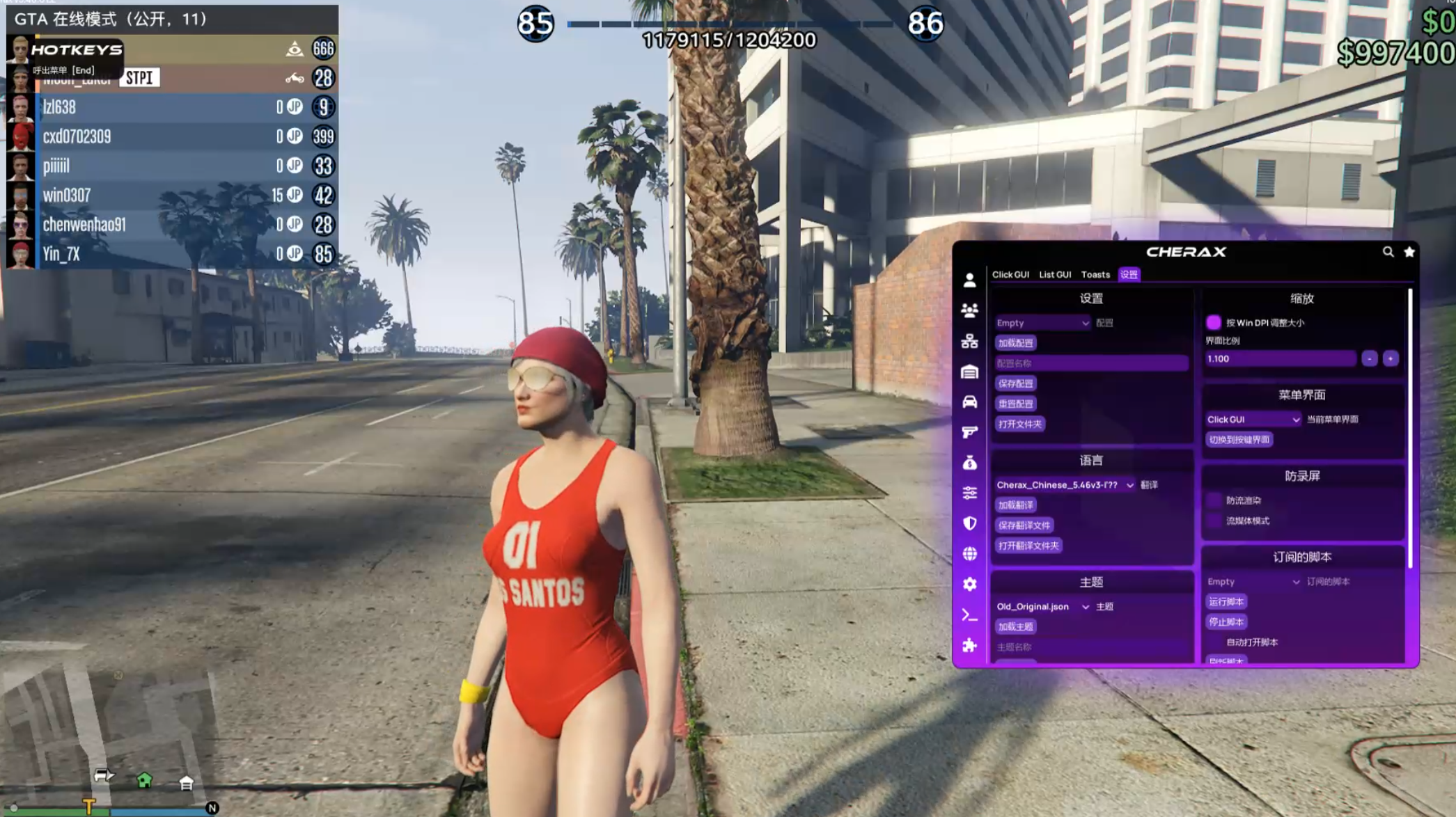Open the vehicle category car icon
This screenshot has width=1456, height=817.
969,402
